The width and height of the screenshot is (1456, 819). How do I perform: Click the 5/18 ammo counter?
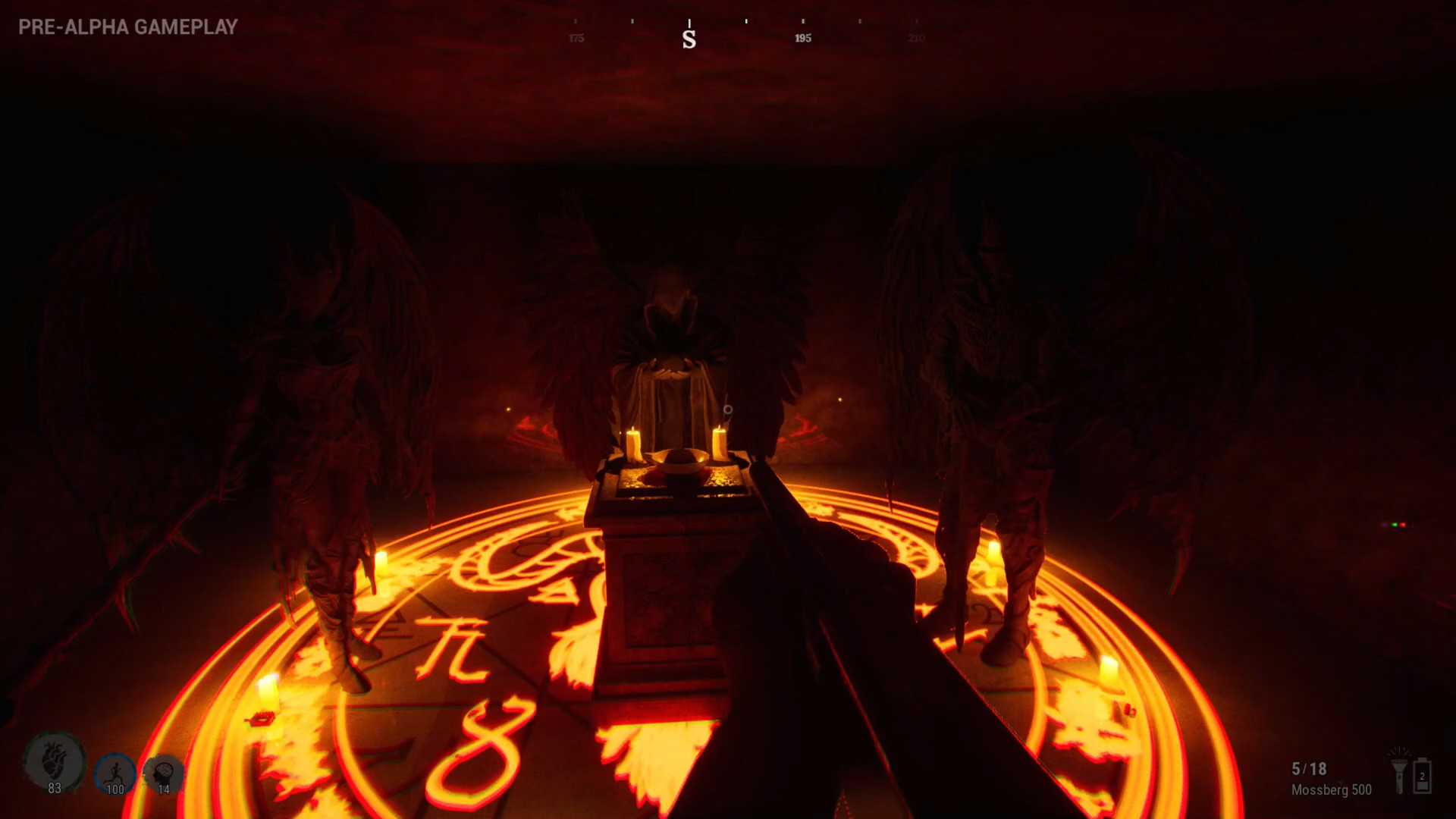[1310, 770]
